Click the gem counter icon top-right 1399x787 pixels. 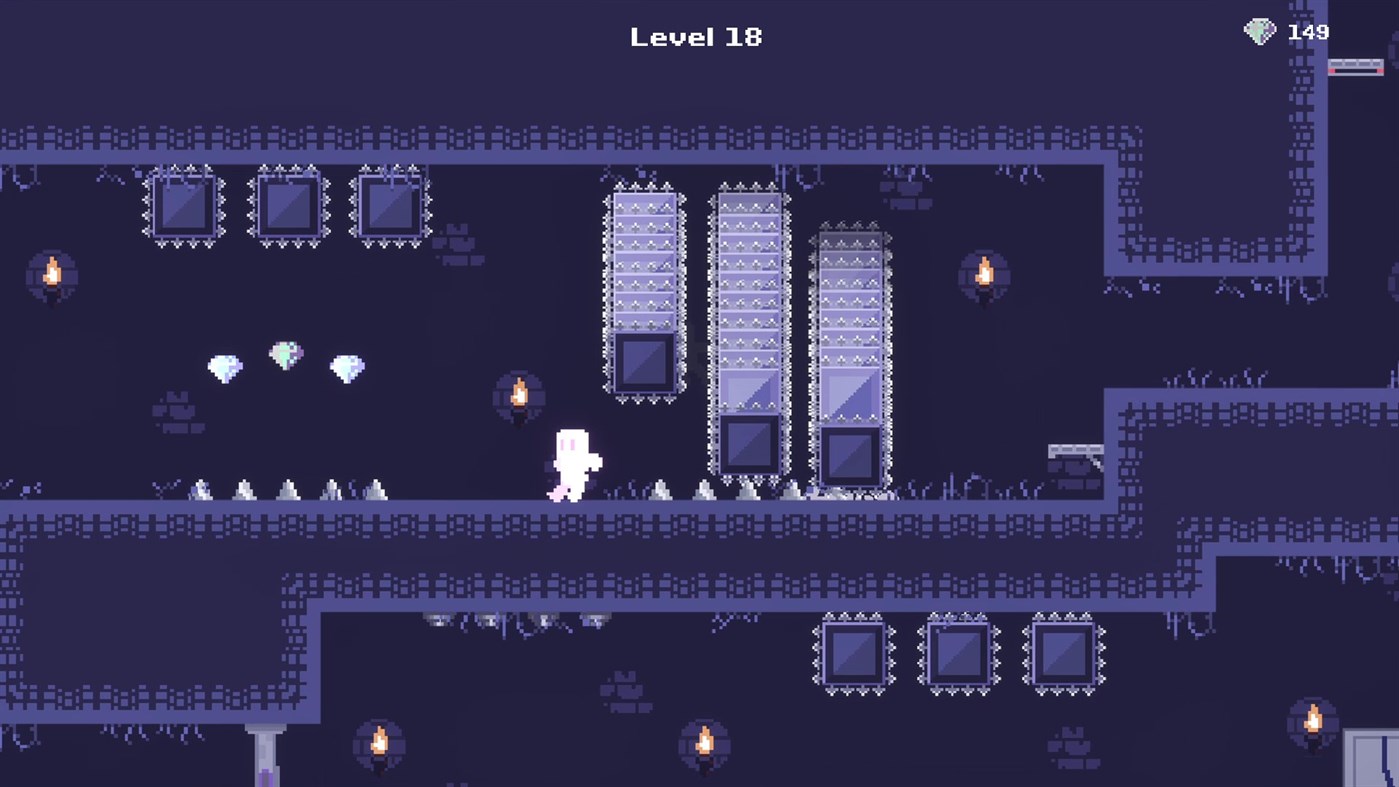pyautogui.click(x=1259, y=31)
